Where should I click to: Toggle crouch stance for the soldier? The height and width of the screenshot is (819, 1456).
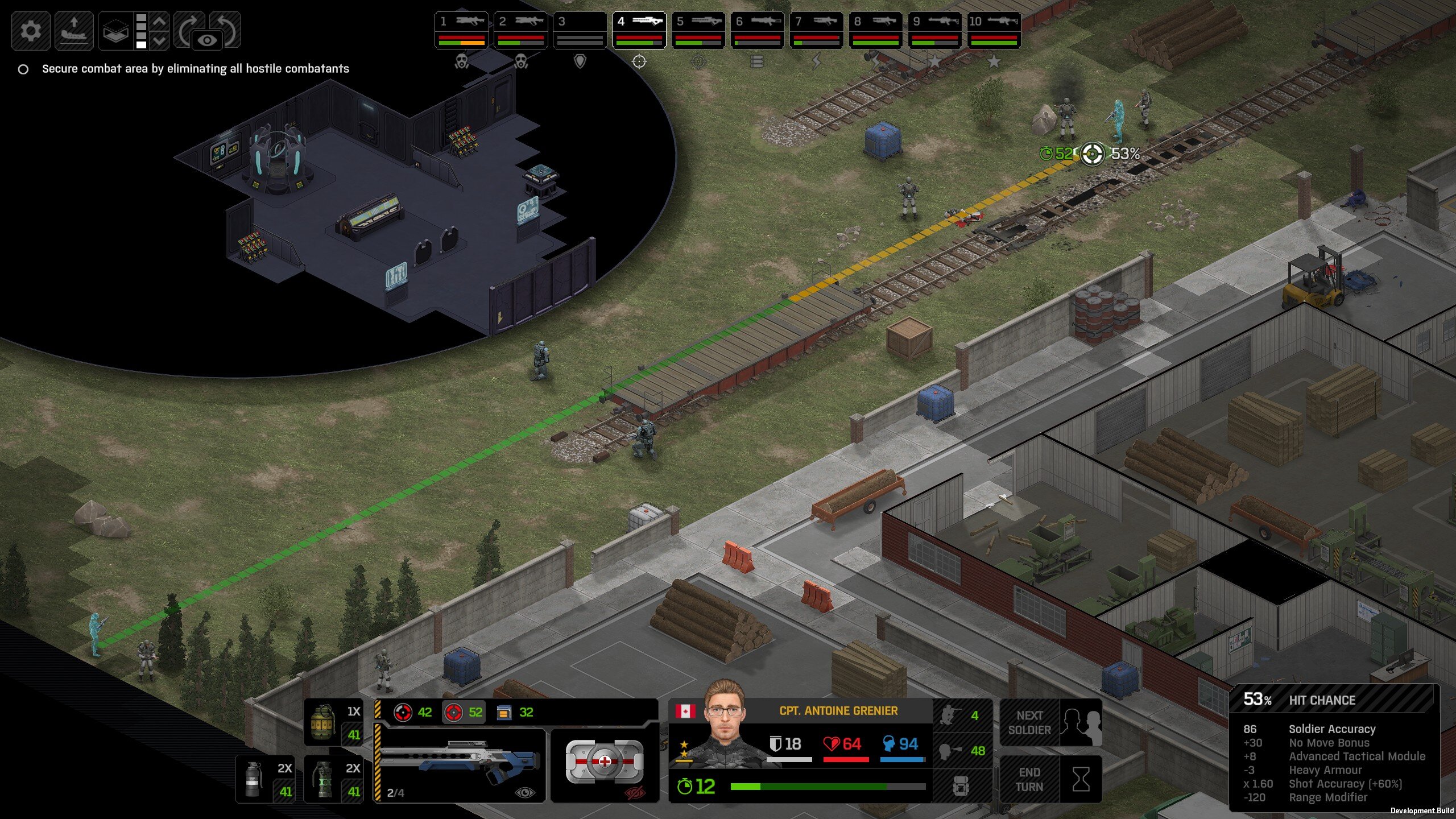click(x=961, y=715)
